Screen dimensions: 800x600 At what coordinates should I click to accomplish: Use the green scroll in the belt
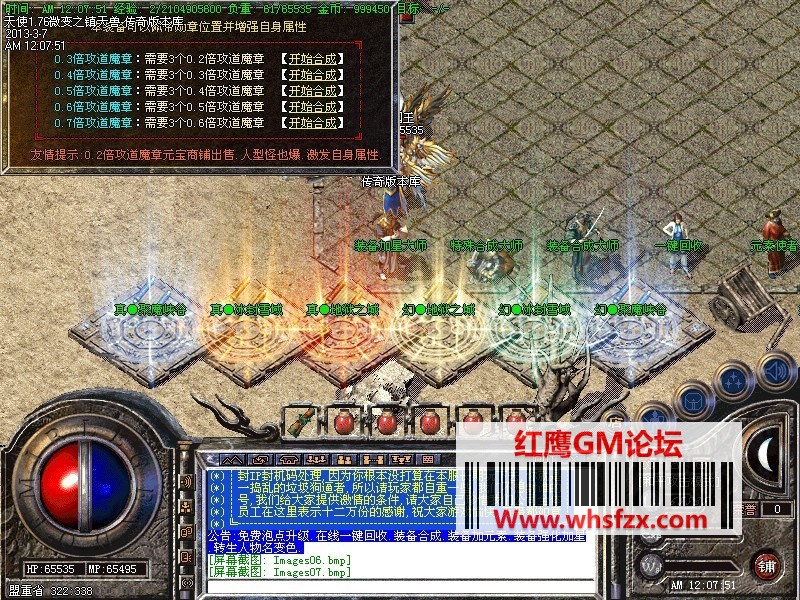[x=297, y=422]
